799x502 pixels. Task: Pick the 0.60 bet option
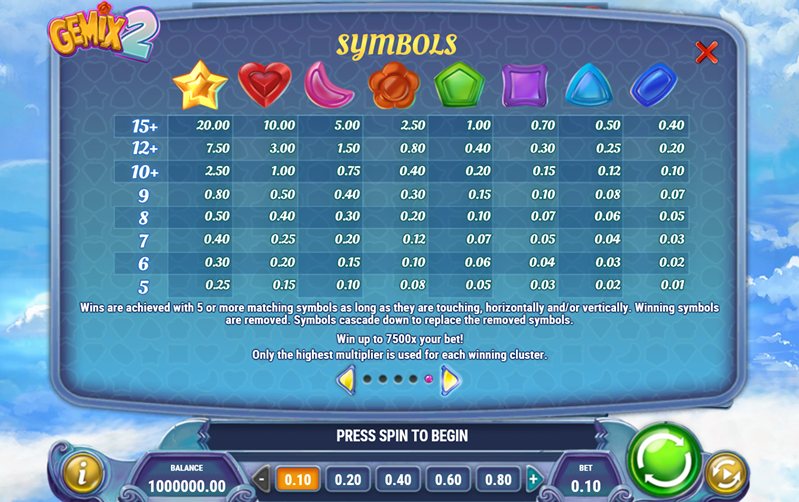point(449,479)
